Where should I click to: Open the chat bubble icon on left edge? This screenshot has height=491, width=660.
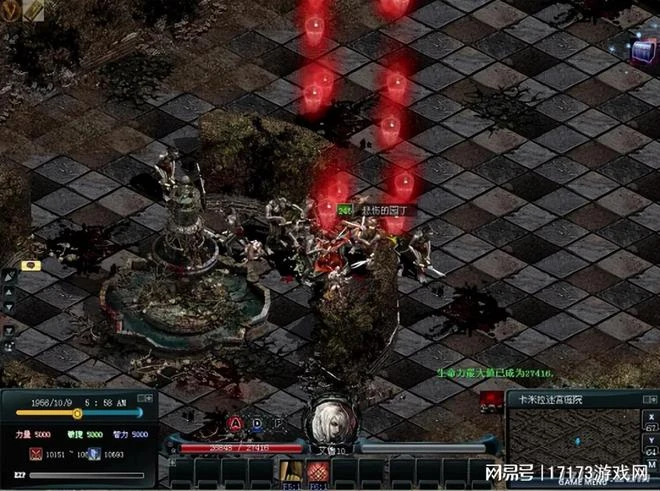point(30,266)
